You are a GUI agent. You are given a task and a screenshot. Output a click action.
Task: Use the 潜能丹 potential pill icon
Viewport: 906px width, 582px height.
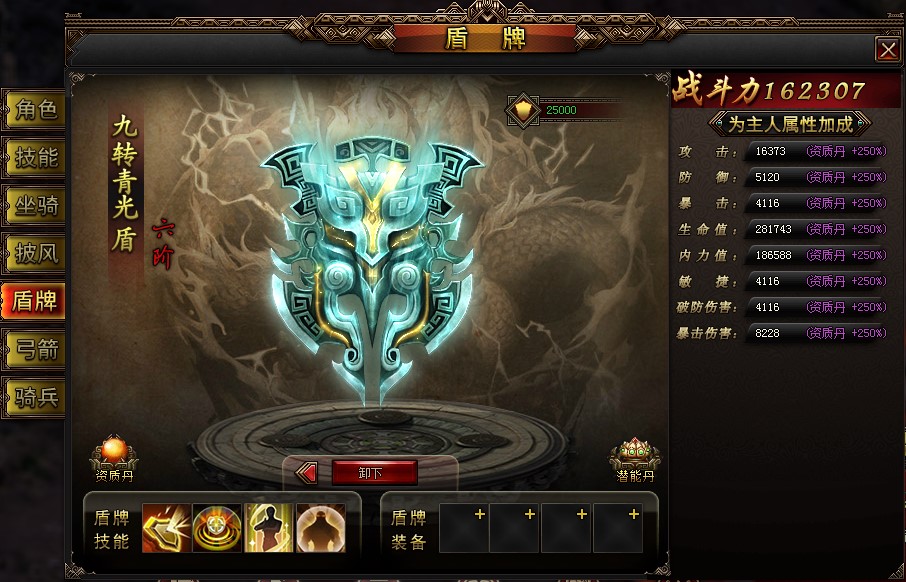click(634, 457)
